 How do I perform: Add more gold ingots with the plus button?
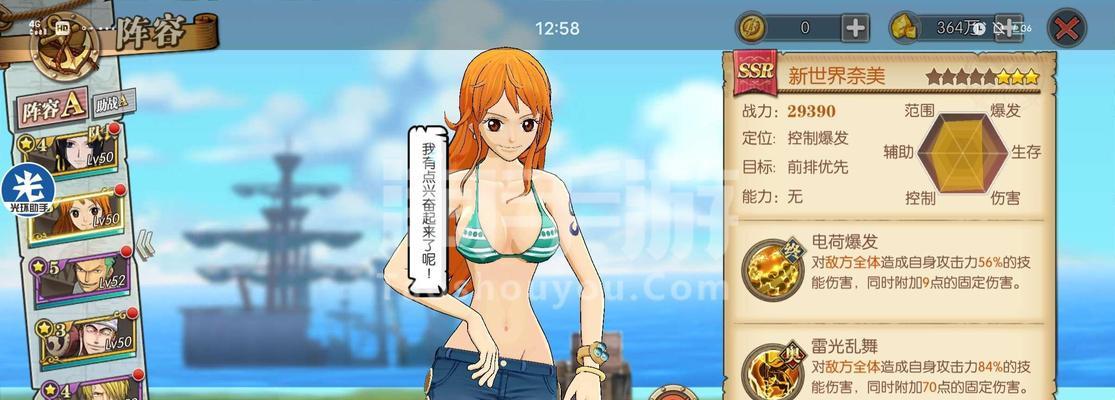click(x=1009, y=28)
